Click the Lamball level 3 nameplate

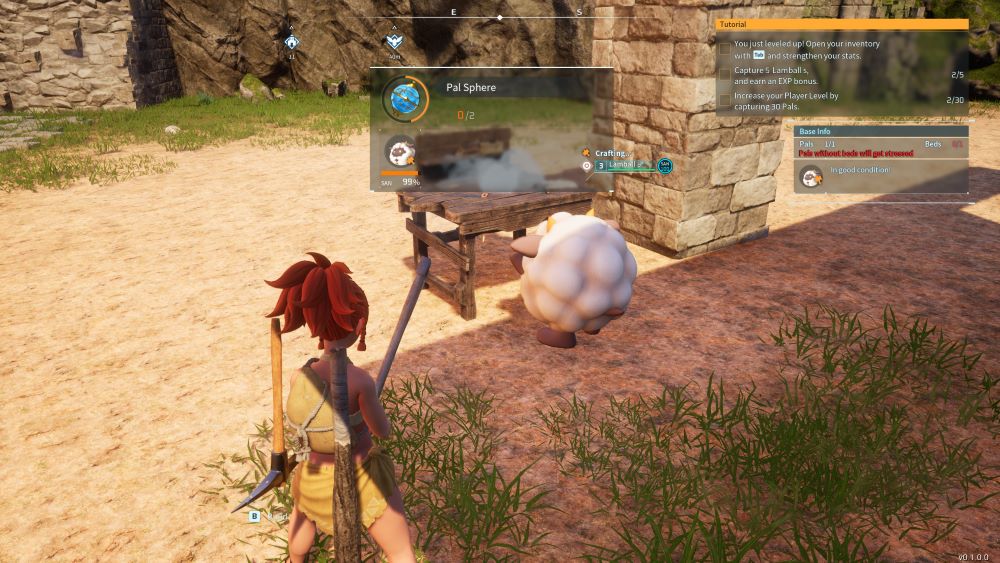[623, 165]
